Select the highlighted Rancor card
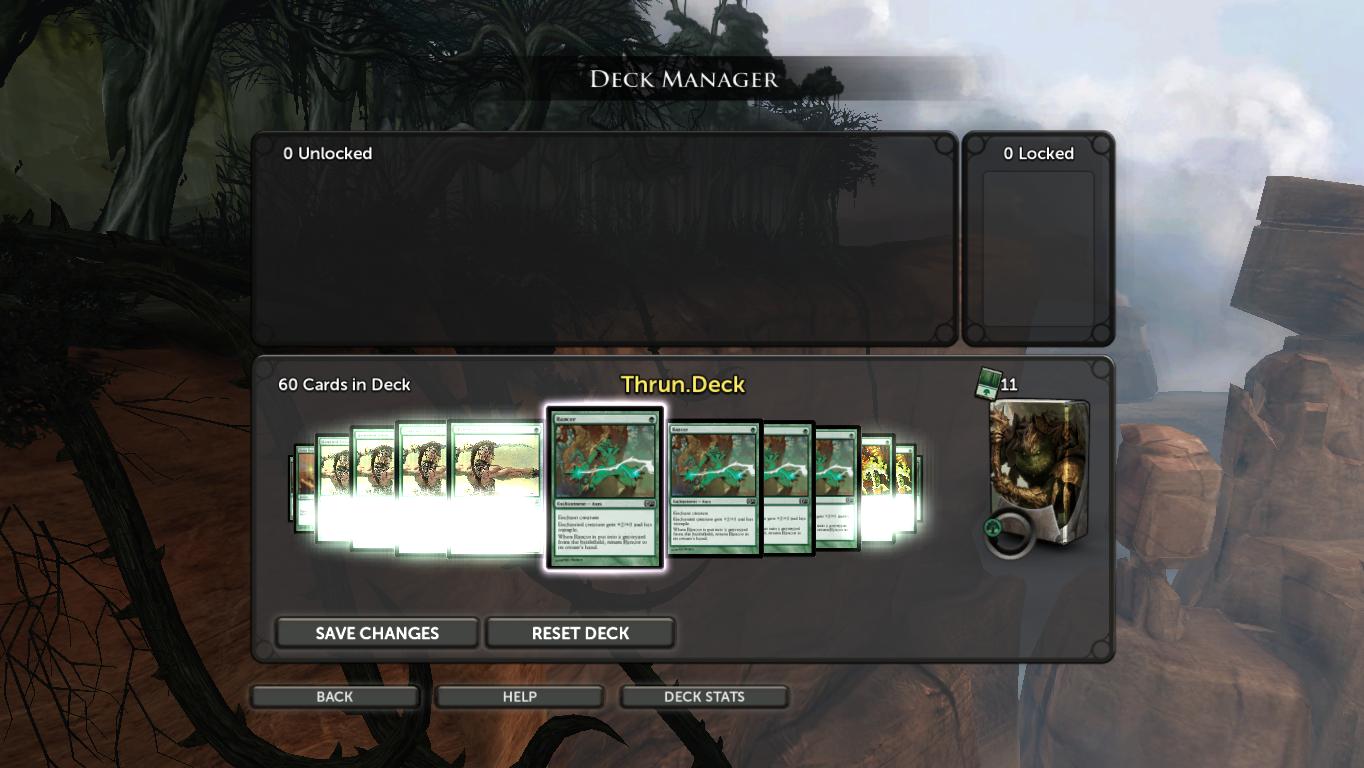 pyautogui.click(x=604, y=488)
